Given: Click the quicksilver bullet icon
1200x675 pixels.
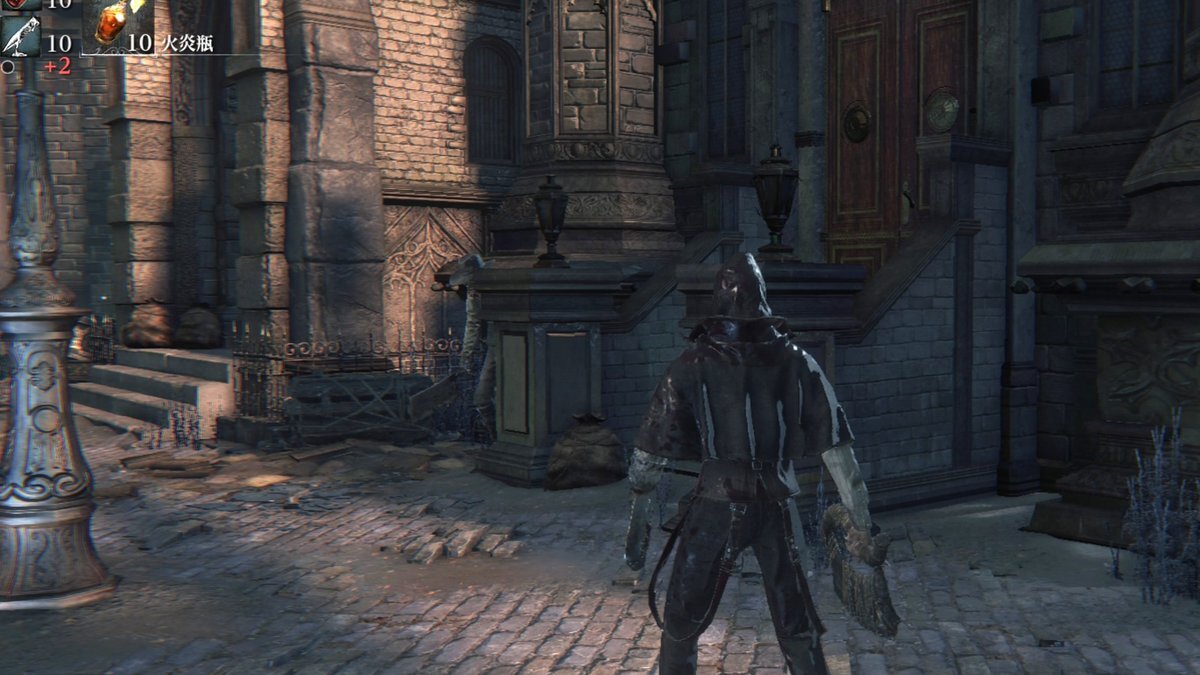Looking at the screenshot, I should [x=20, y=38].
